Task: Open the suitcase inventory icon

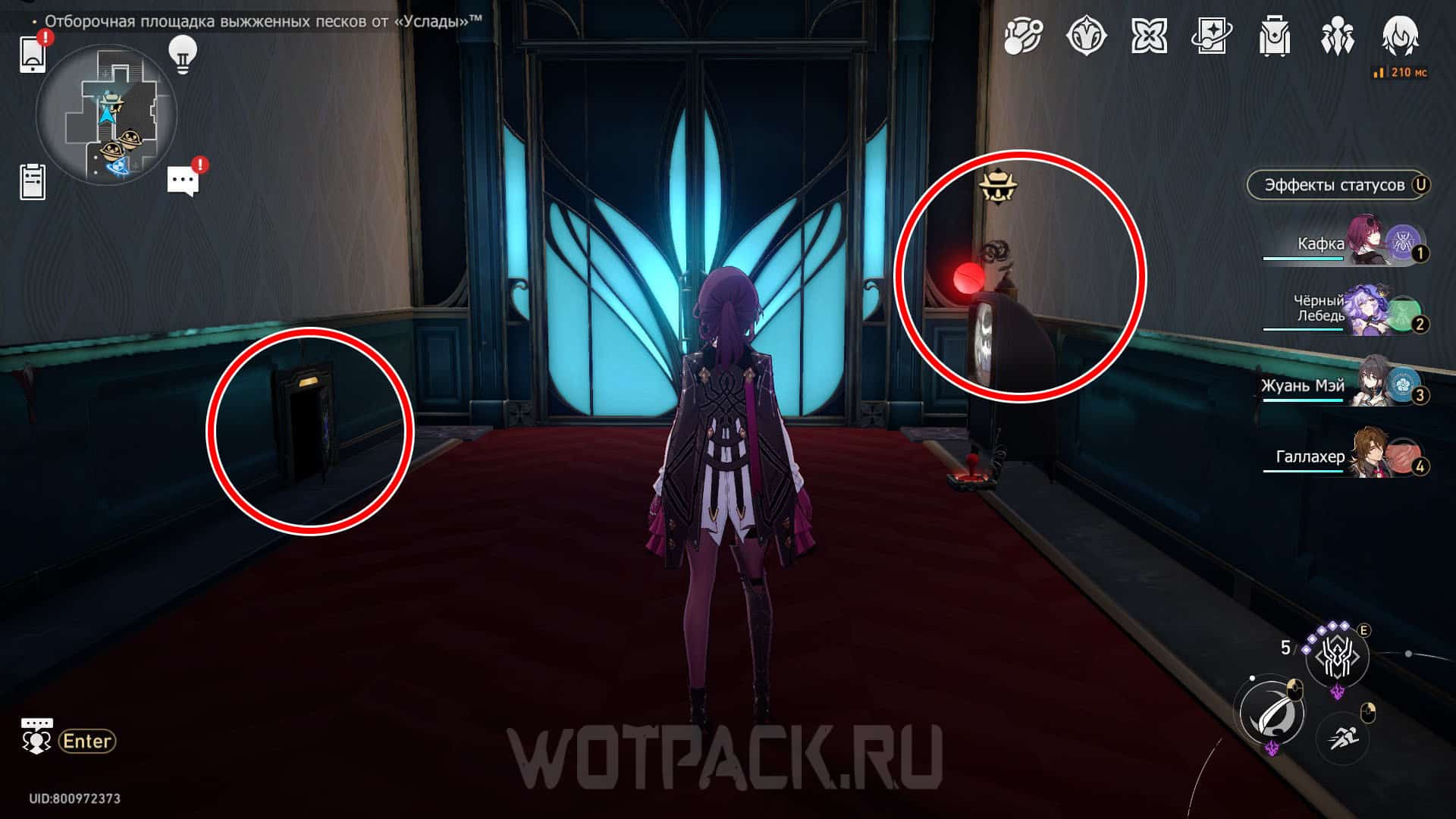Action: (x=1274, y=36)
